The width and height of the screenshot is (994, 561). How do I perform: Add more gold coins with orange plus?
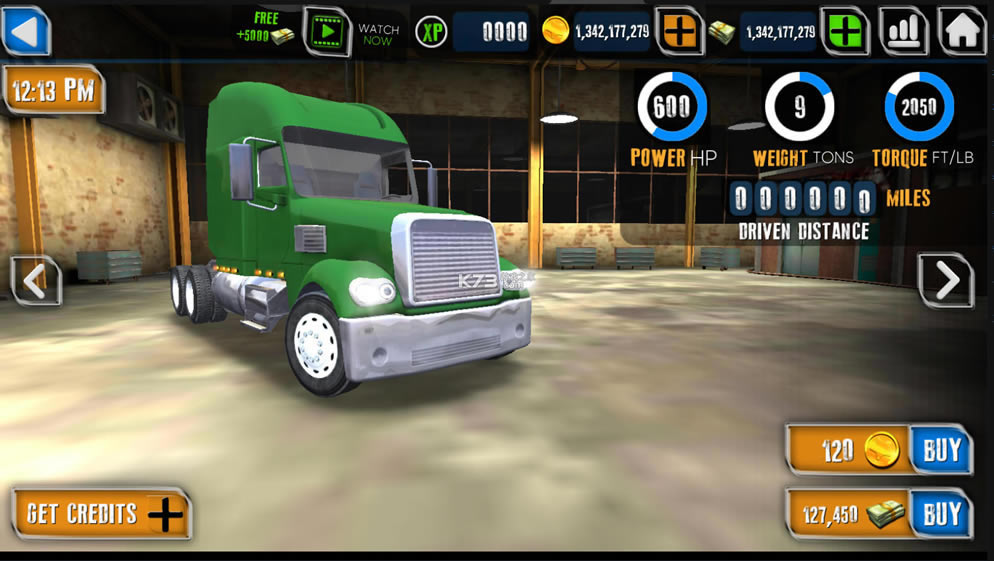[680, 31]
